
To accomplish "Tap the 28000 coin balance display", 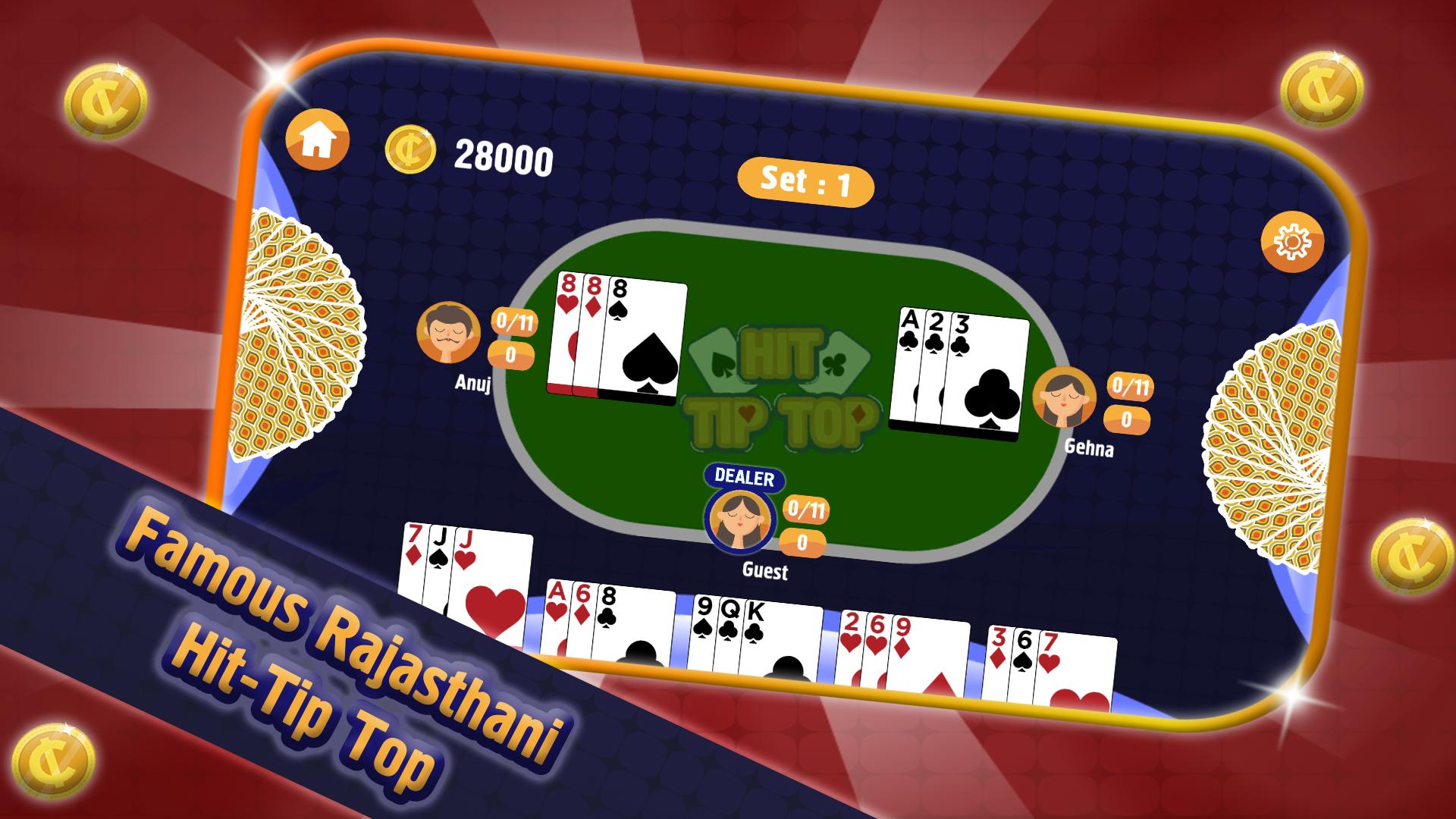I will coord(504,157).
